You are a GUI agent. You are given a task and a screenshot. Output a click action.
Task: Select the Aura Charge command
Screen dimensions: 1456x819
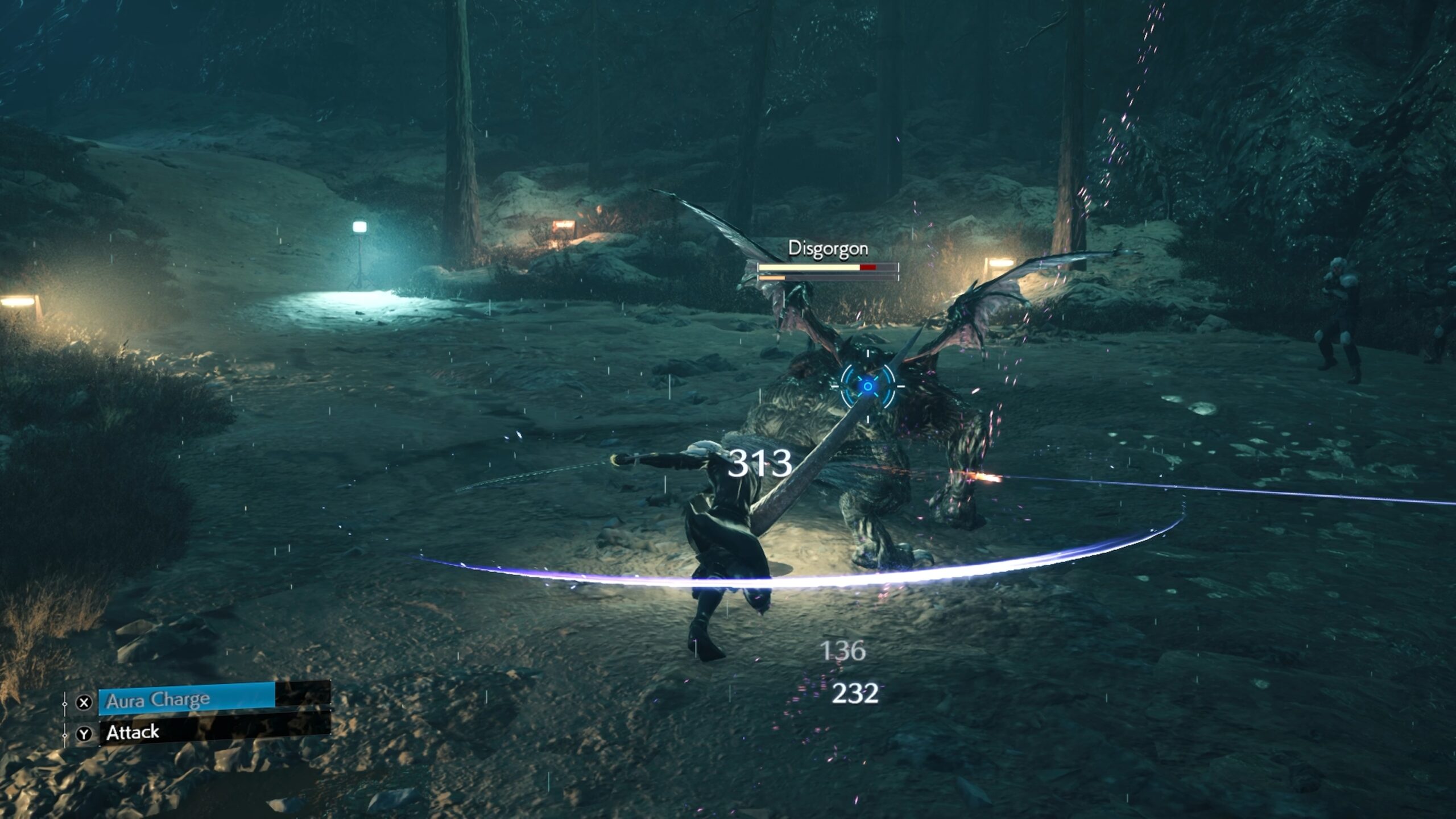click(x=188, y=700)
